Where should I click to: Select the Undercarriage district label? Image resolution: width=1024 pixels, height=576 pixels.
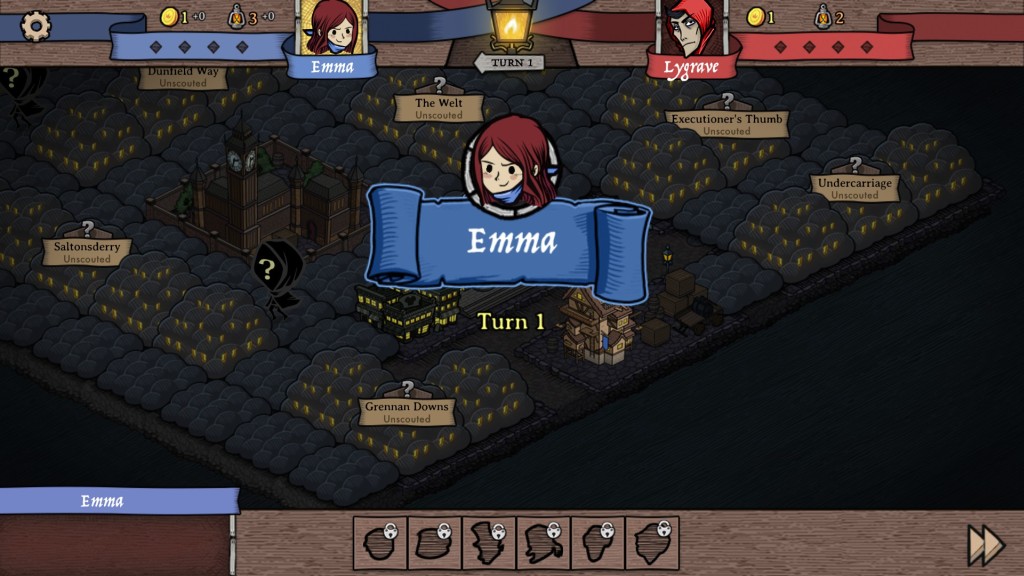(855, 188)
